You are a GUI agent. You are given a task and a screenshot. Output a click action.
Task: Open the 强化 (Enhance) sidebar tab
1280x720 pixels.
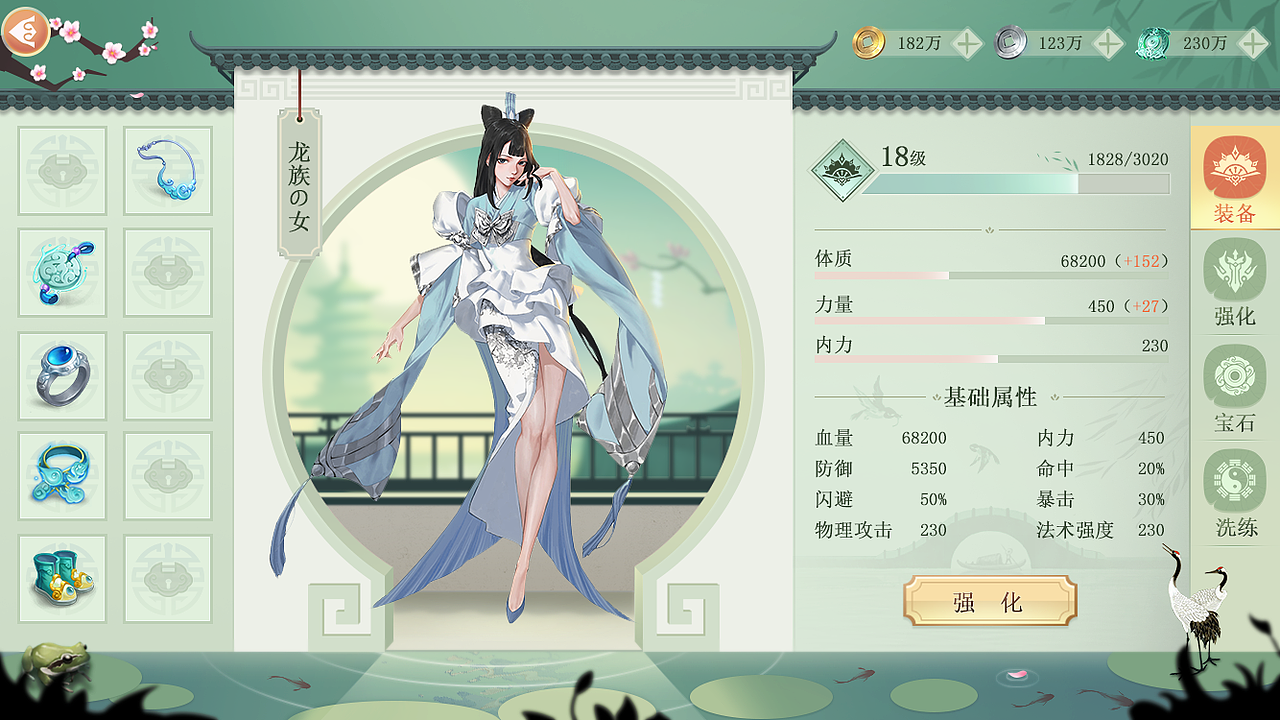[1234, 290]
